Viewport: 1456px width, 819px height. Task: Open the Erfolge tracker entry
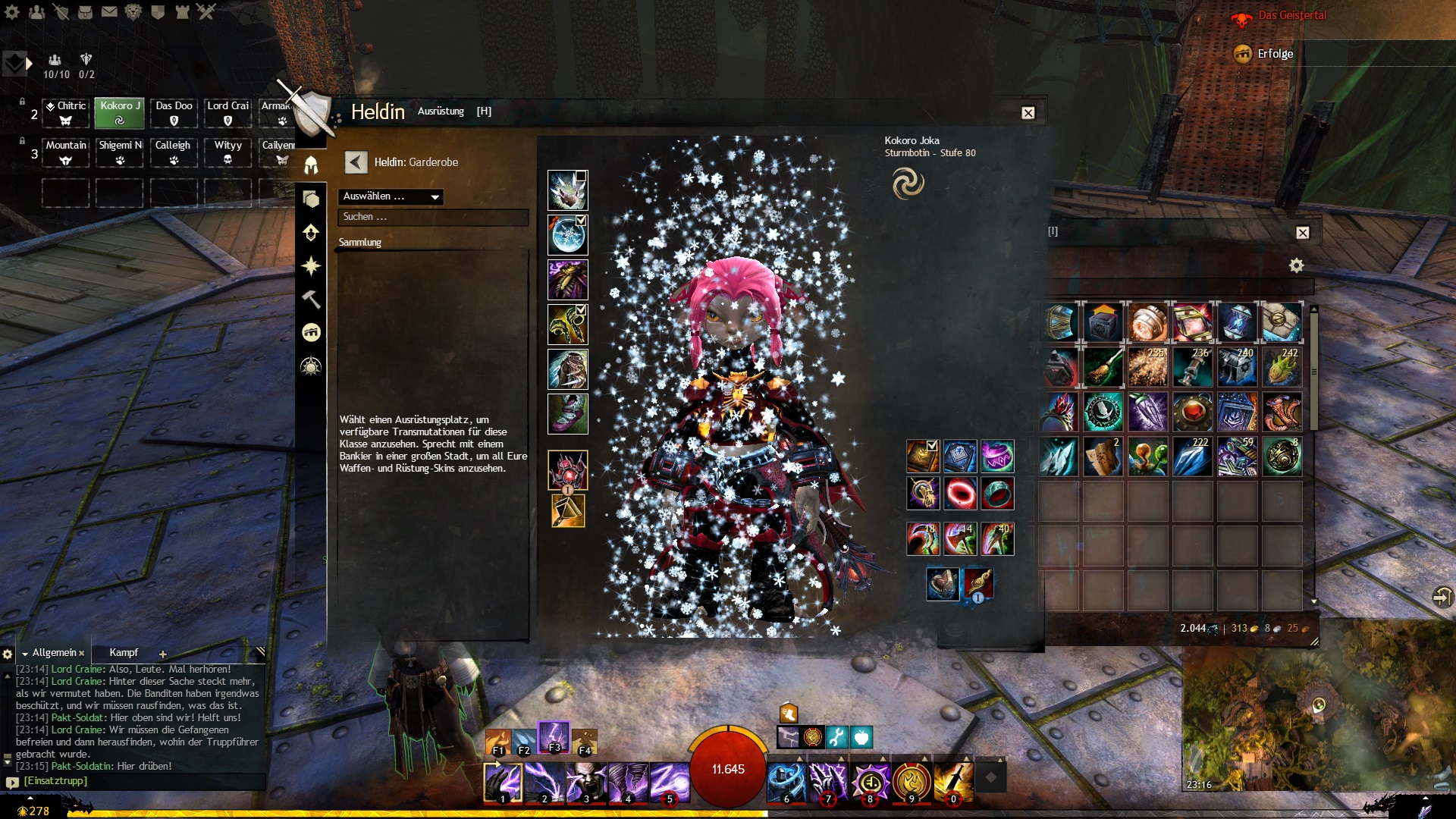[1275, 54]
